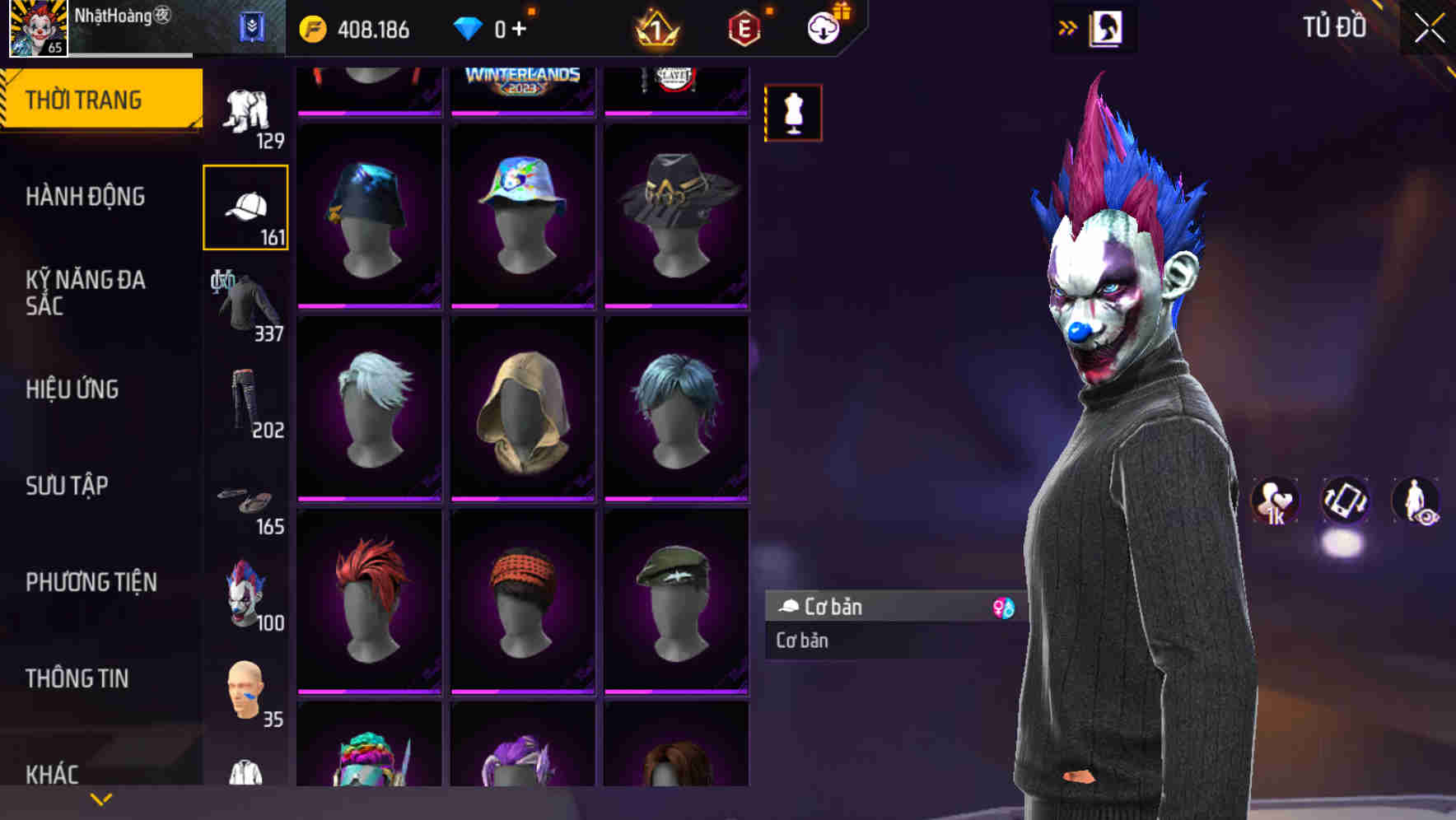Select the shirt category with 337 items
The height and width of the screenshot is (820, 1456).
tap(245, 305)
